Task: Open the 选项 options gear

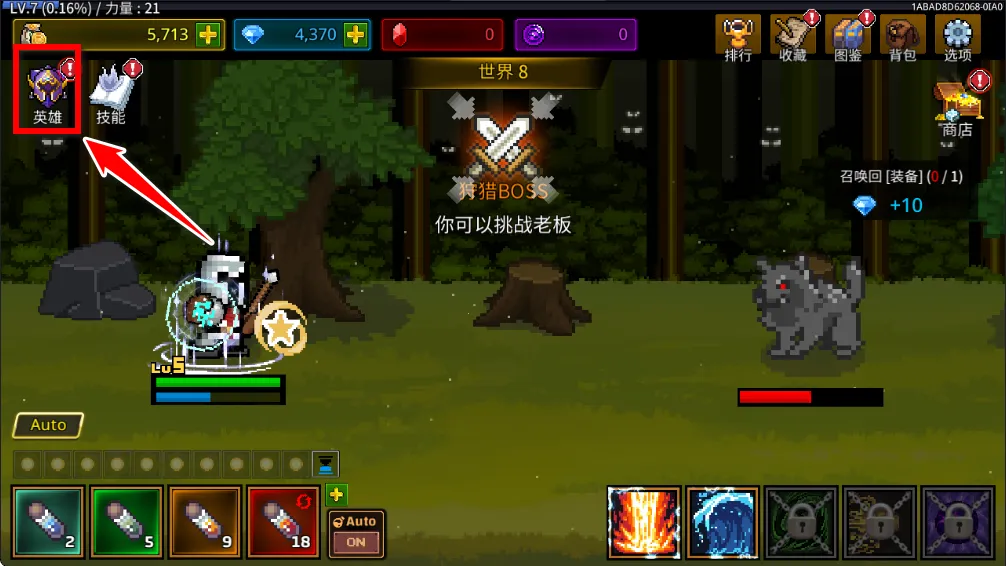Action: click(x=958, y=39)
